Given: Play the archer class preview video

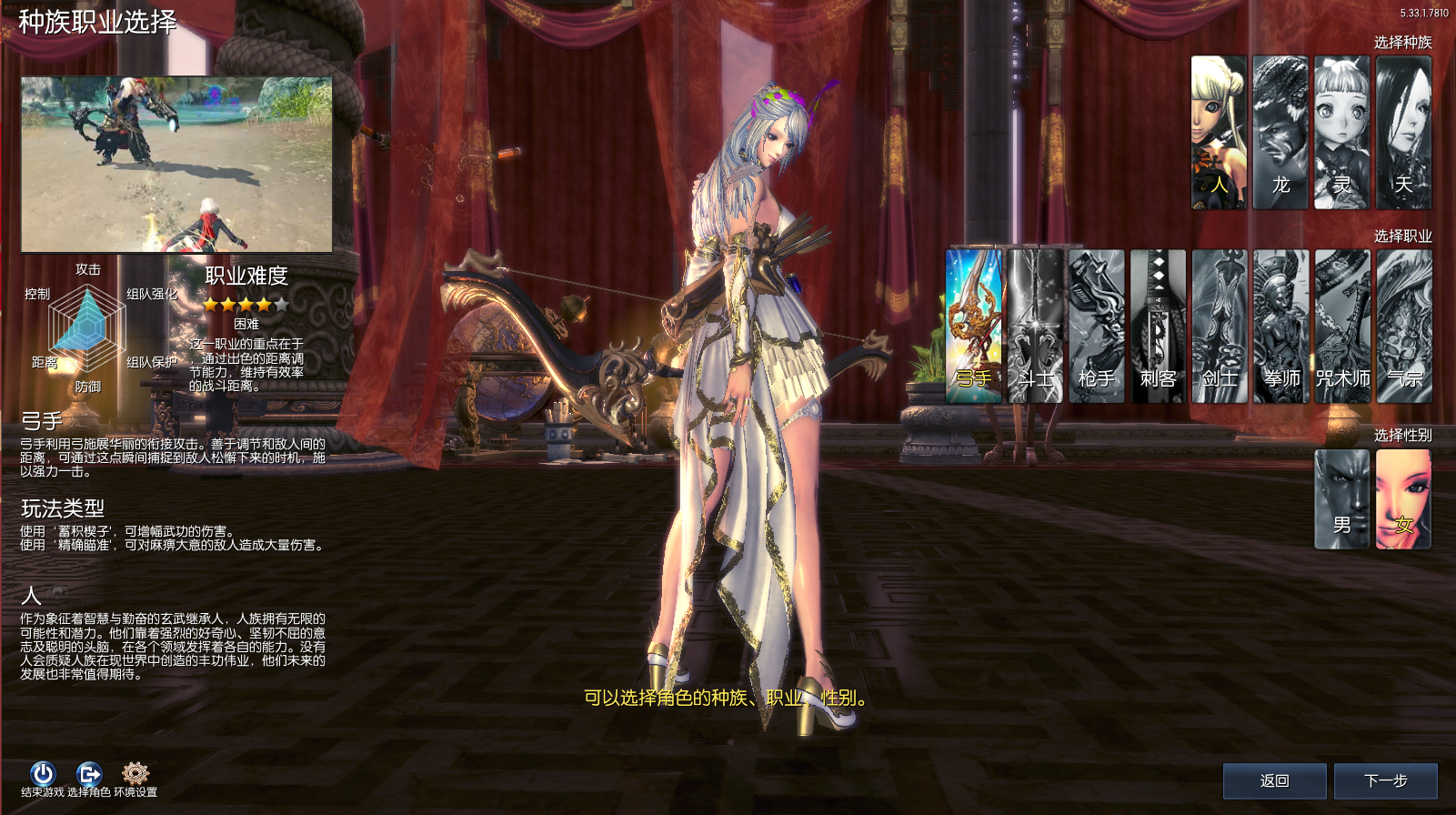Looking at the screenshot, I should pyautogui.click(x=176, y=165).
